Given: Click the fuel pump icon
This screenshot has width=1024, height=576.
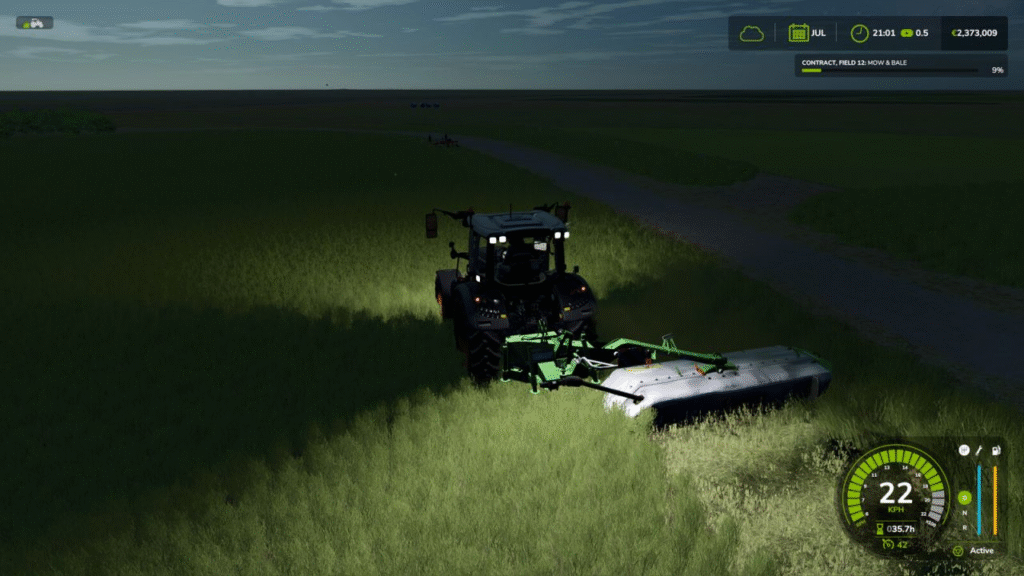Looking at the screenshot, I should pyautogui.click(x=995, y=450).
